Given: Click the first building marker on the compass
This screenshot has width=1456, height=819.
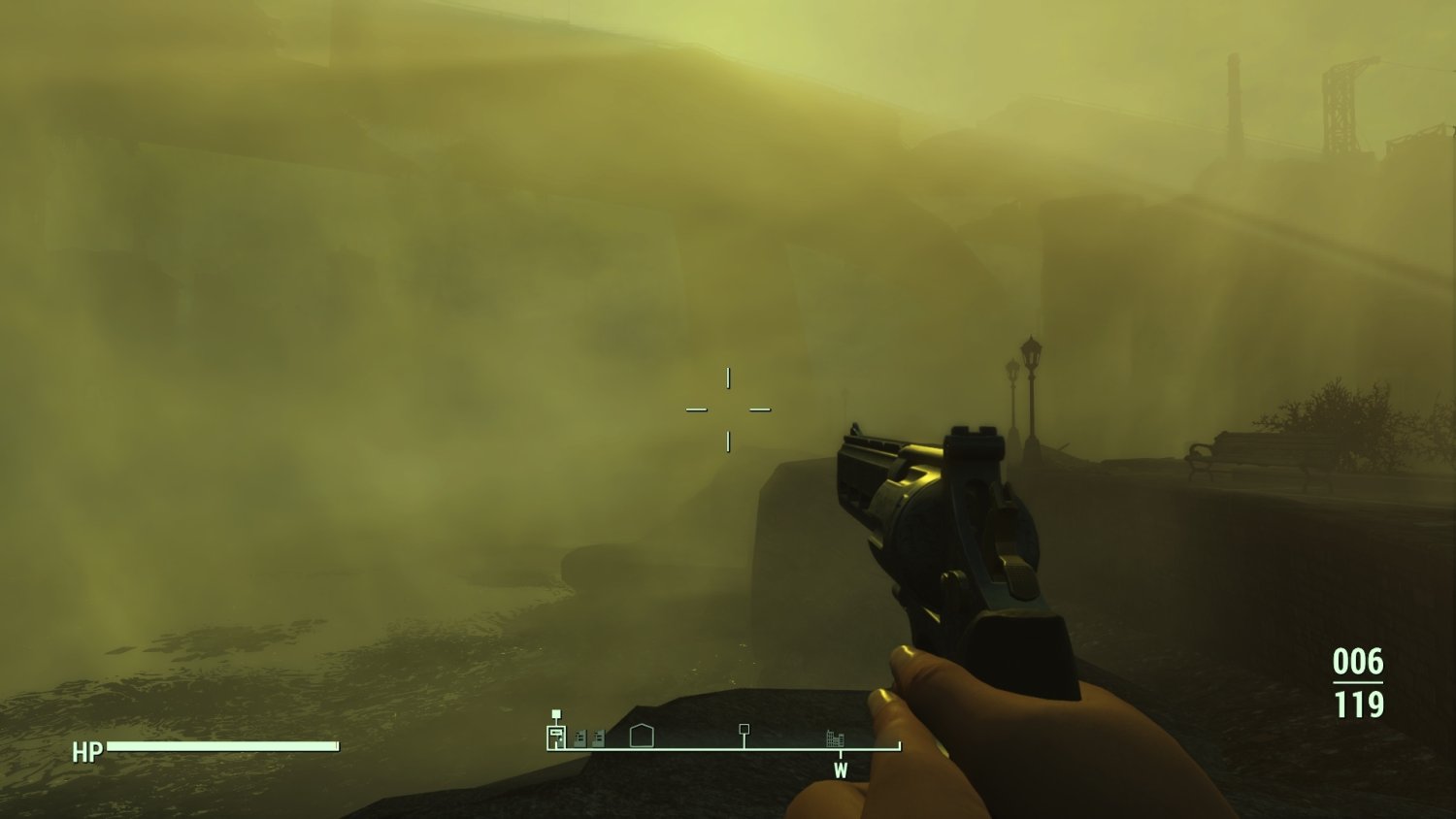Looking at the screenshot, I should 579,737.
